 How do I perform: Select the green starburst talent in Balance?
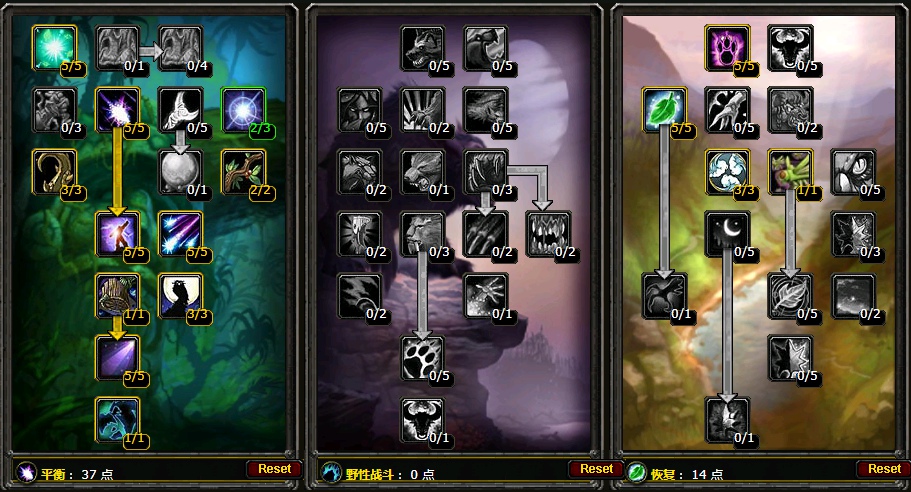click(54, 47)
